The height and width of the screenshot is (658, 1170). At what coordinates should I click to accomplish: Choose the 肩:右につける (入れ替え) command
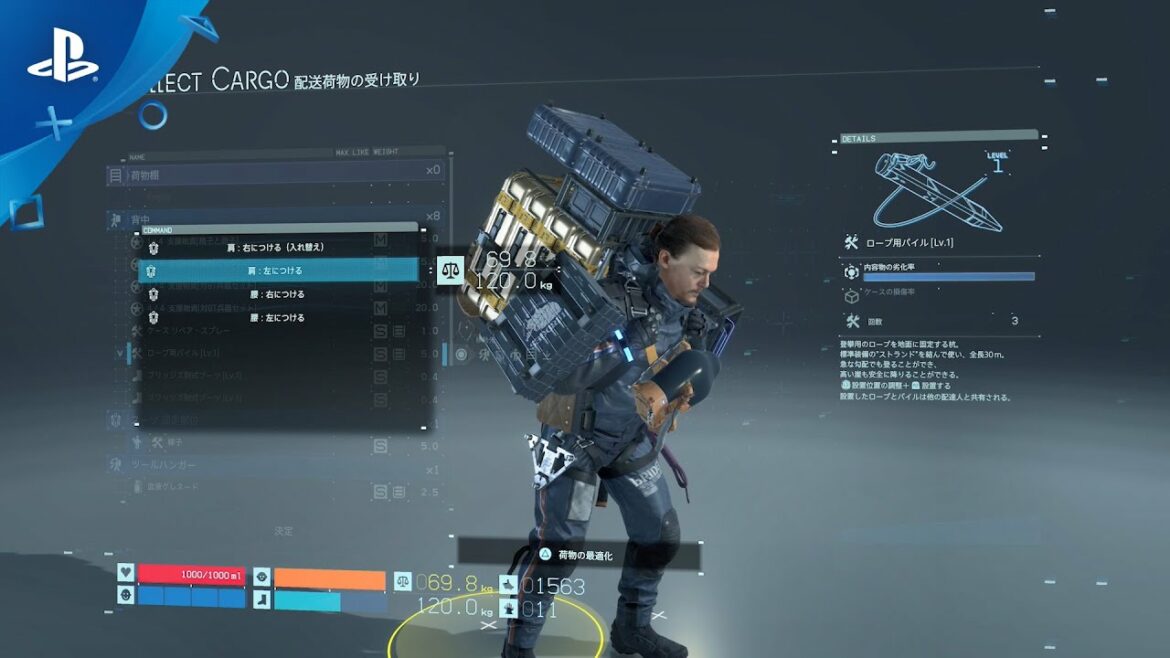(x=275, y=247)
